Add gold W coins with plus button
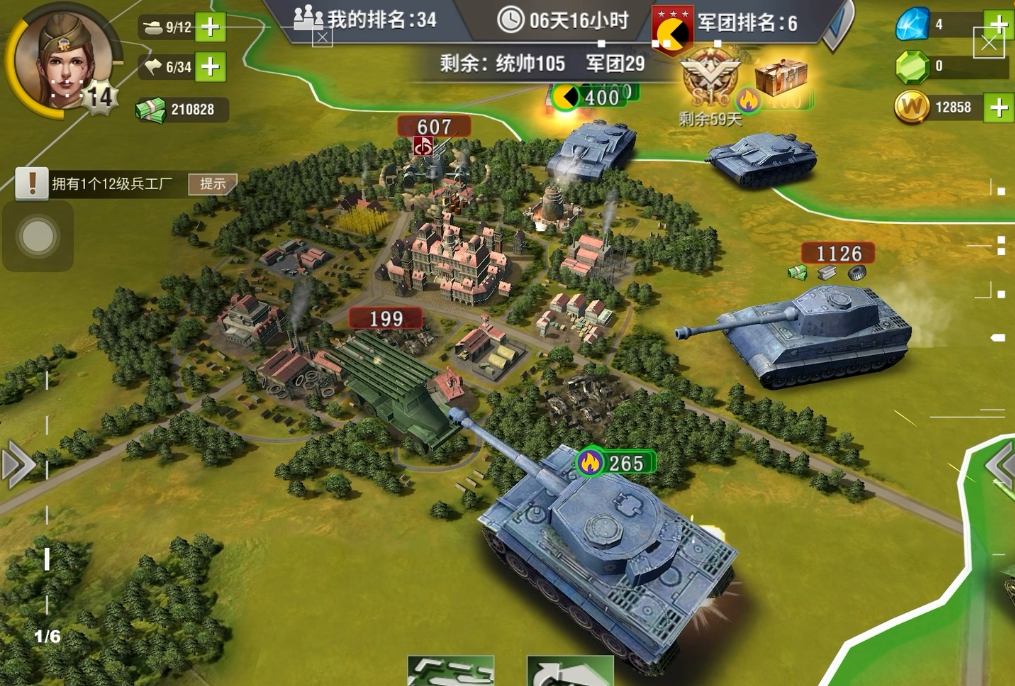Image resolution: width=1015 pixels, height=686 pixels. pyautogui.click(x=998, y=107)
